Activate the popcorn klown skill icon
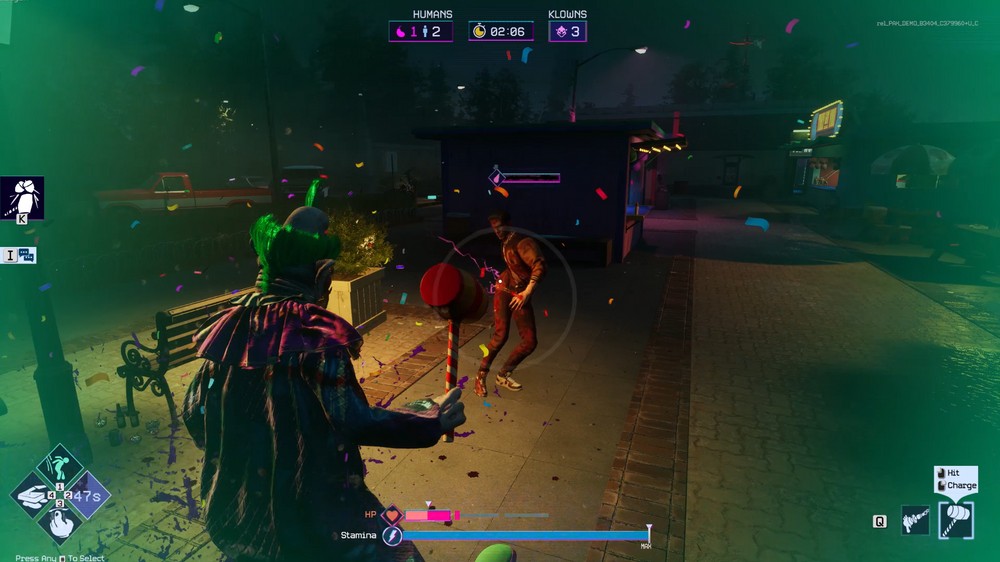Screen dimensions: 1000x562 (x=21, y=197)
